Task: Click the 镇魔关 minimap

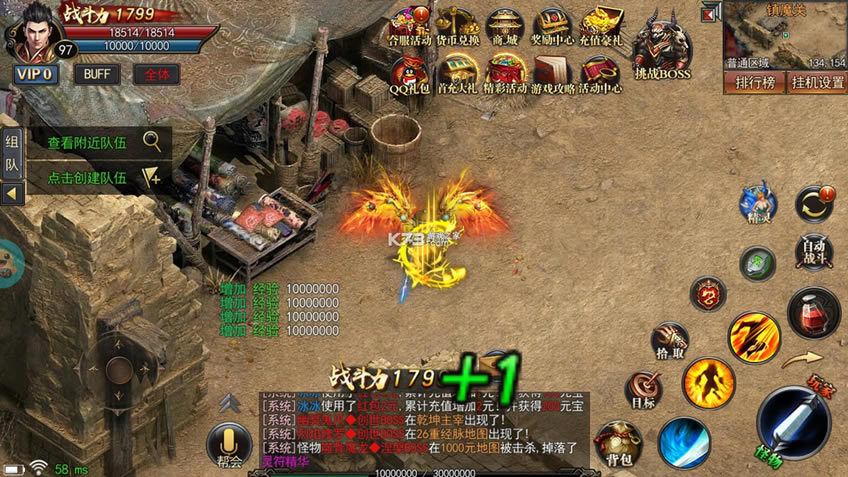Action: coord(785,35)
